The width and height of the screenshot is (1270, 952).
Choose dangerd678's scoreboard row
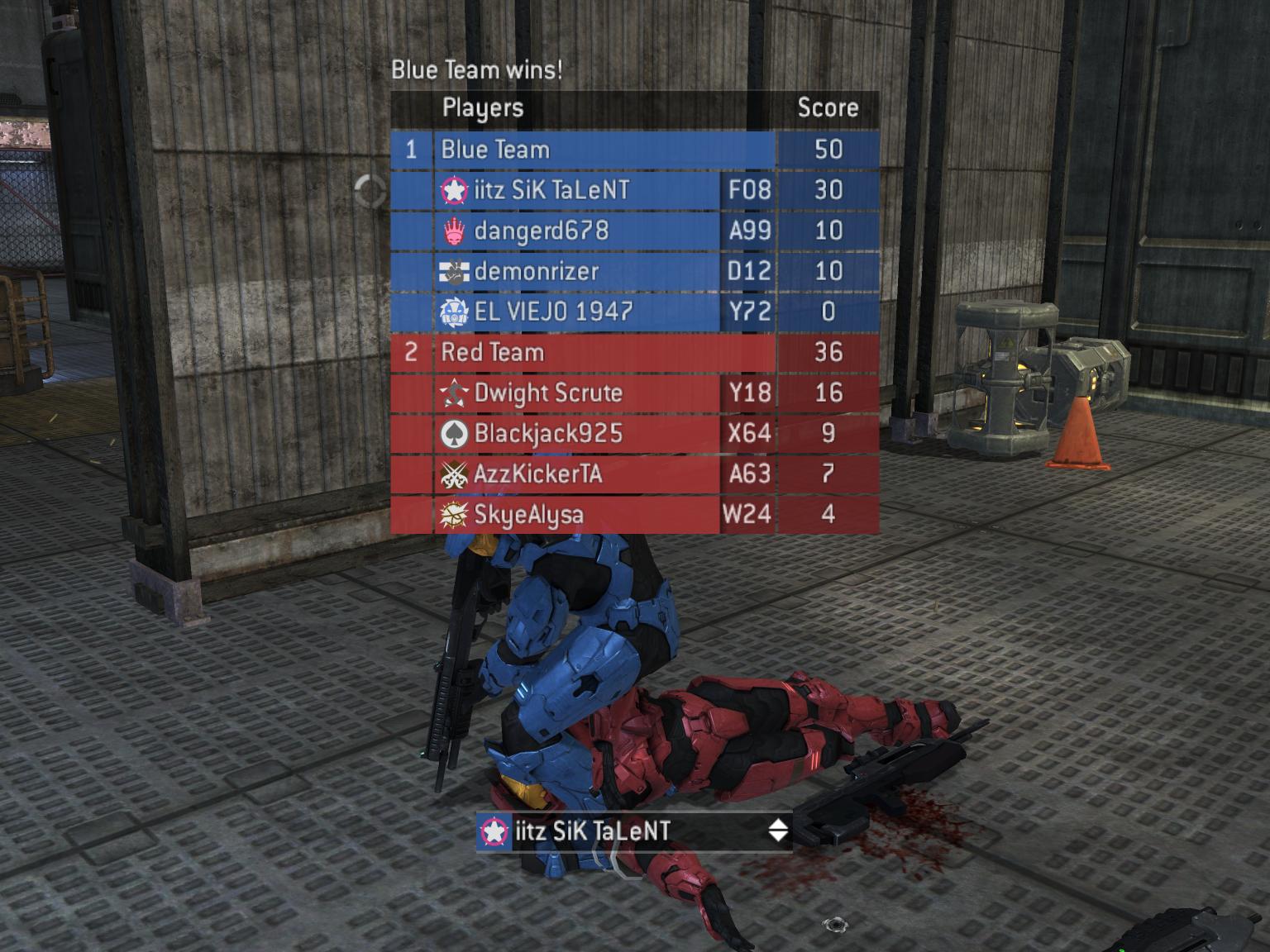coord(579,231)
